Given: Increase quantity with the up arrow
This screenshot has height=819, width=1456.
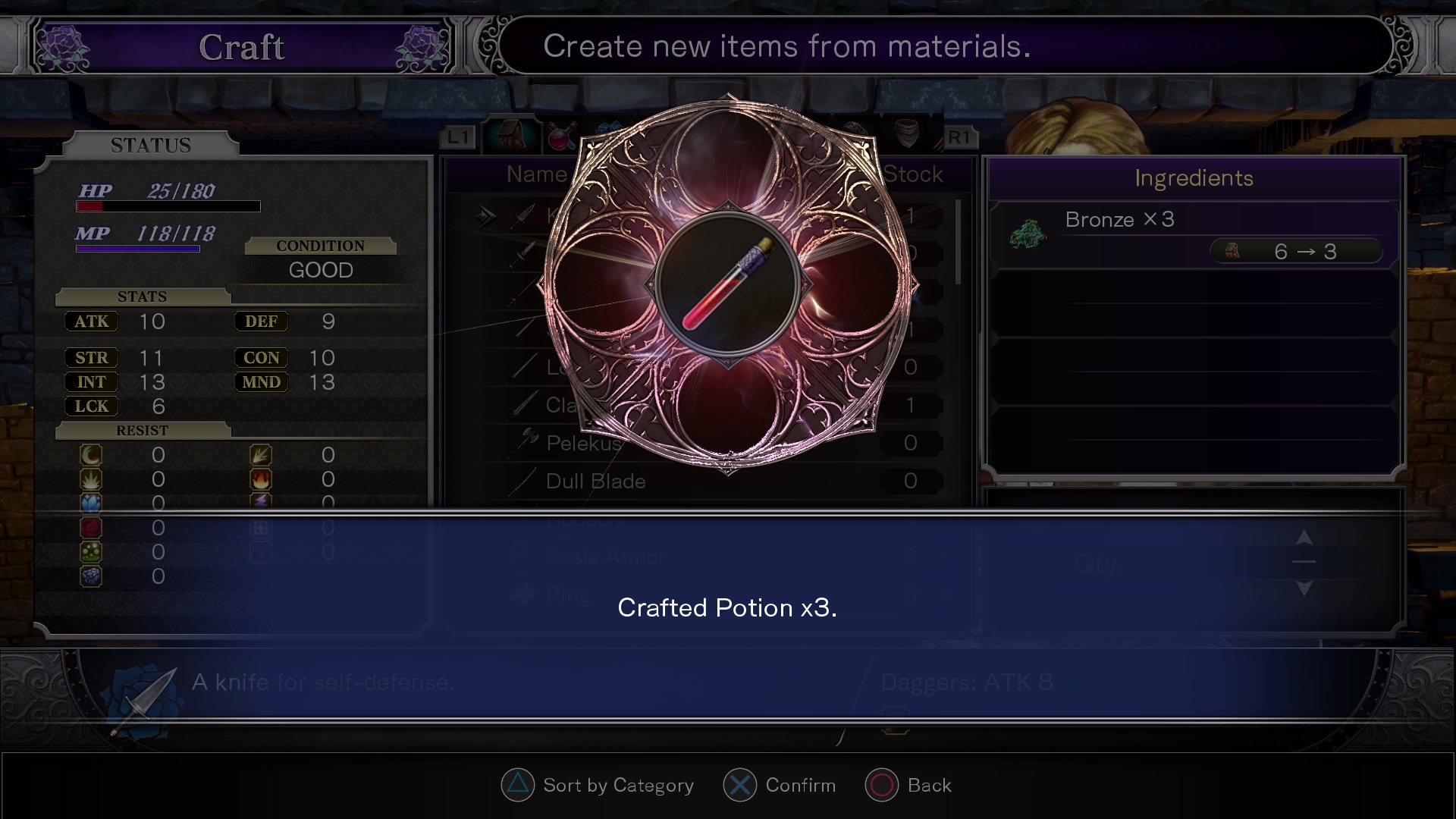Looking at the screenshot, I should (1304, 538).
